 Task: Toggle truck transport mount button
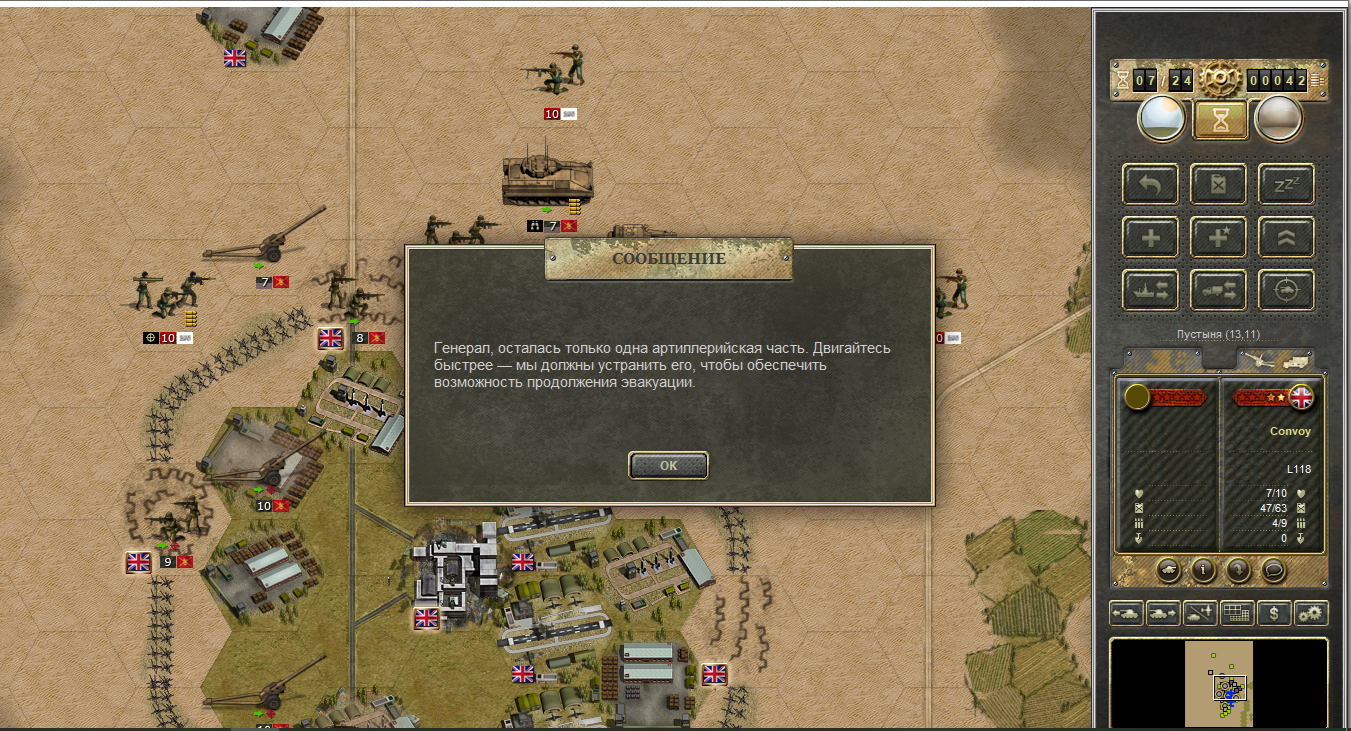1218,290
